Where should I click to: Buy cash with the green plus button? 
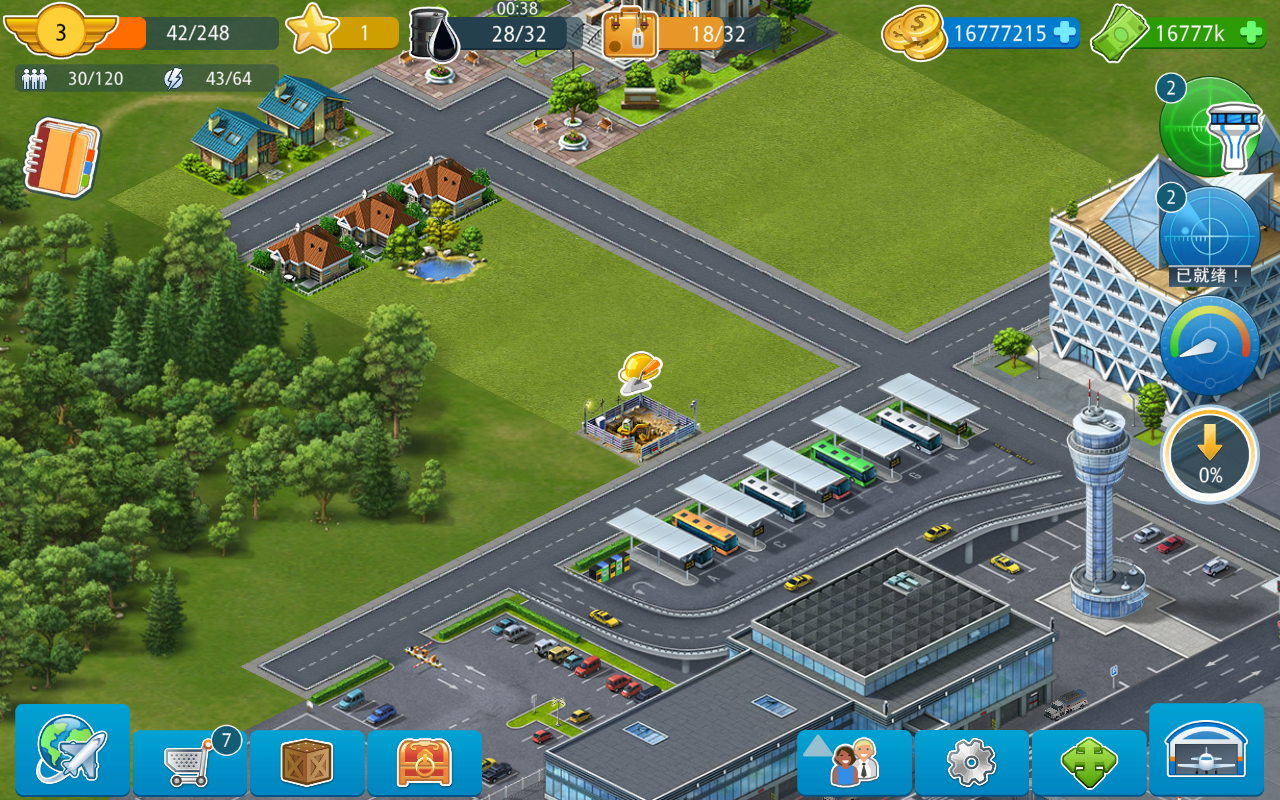tap(1252, 33)
